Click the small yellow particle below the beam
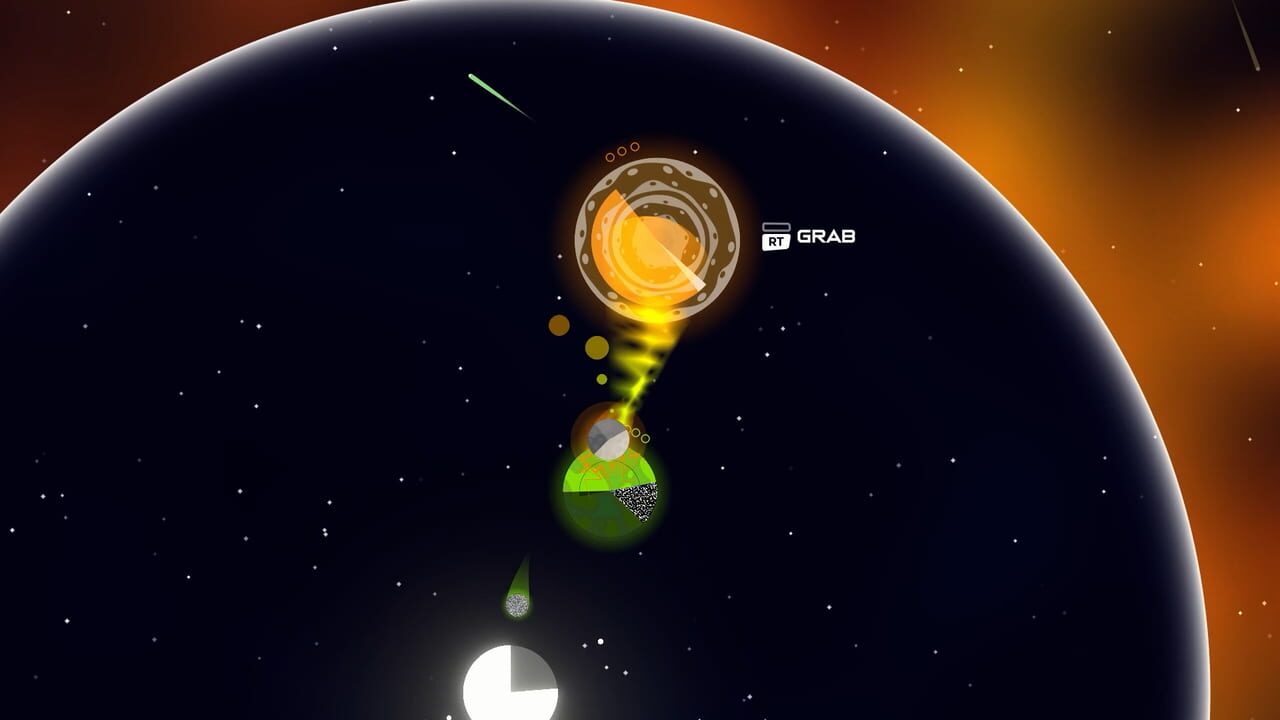Image resolution: width=1280 pixels, height=720 pixels. pyautogui.click(x=602, y=378)
